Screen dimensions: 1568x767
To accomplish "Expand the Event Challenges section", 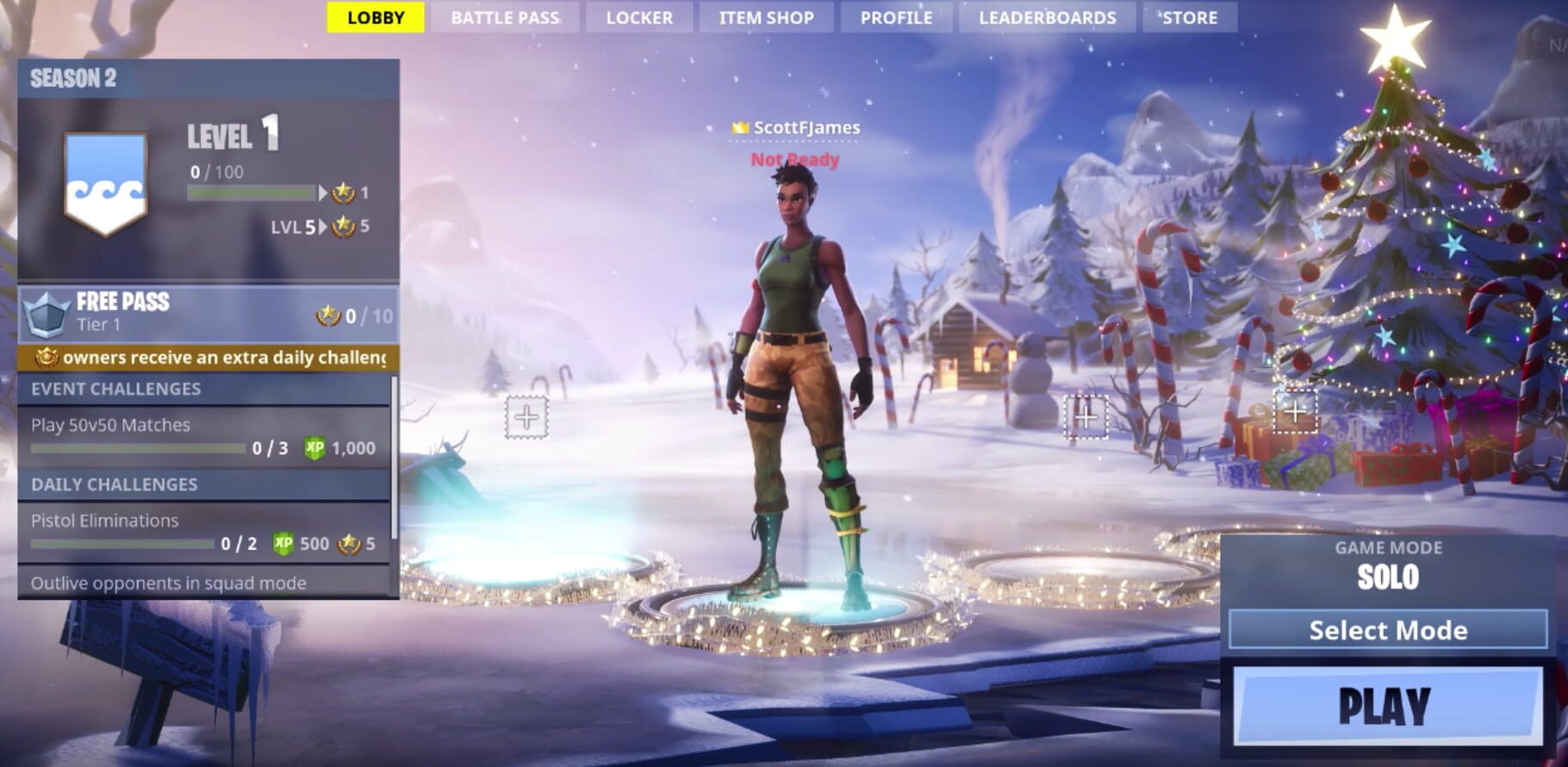I will pos(115,389).
